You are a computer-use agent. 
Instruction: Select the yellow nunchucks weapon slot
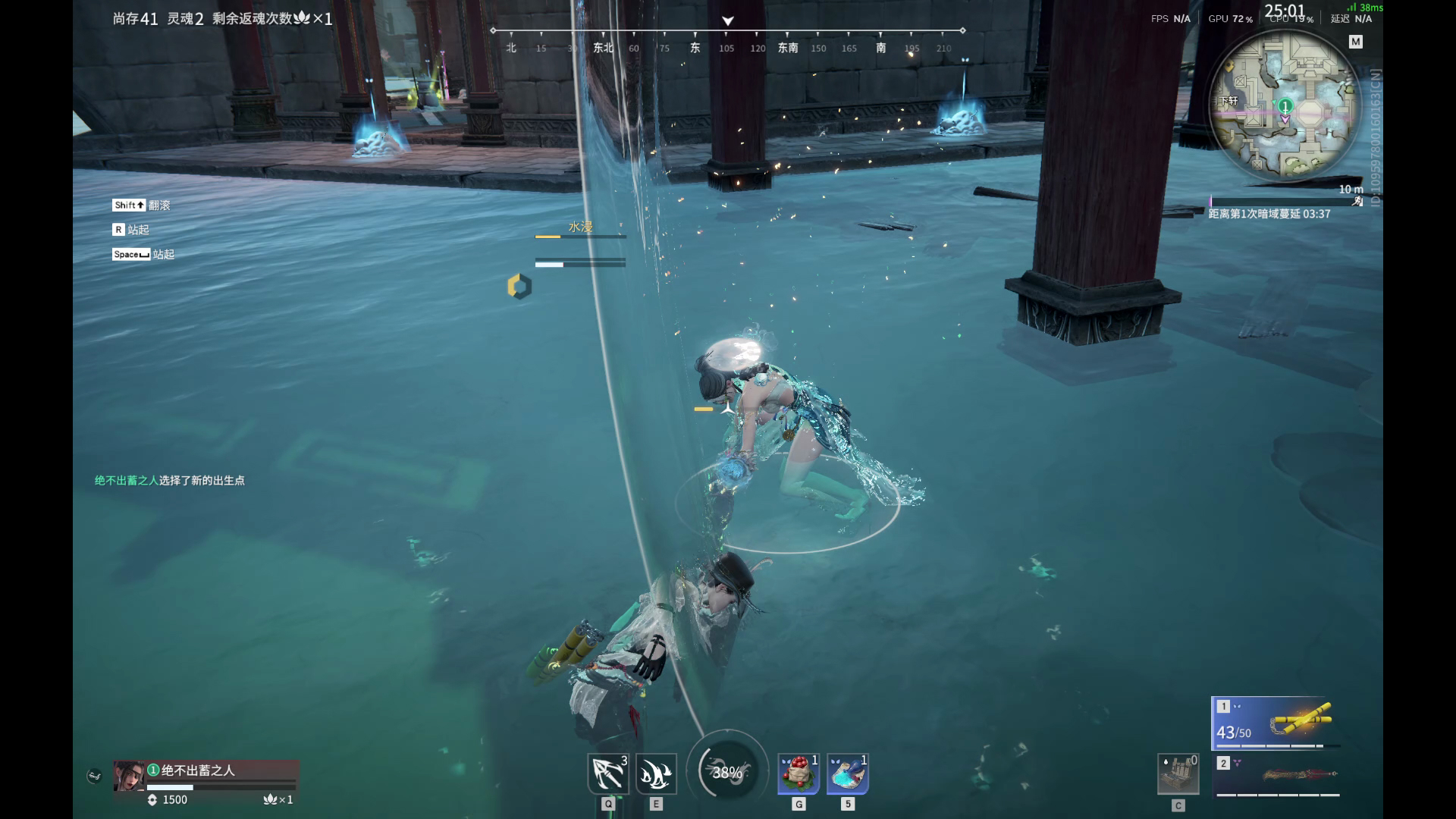pos(1276,722)
